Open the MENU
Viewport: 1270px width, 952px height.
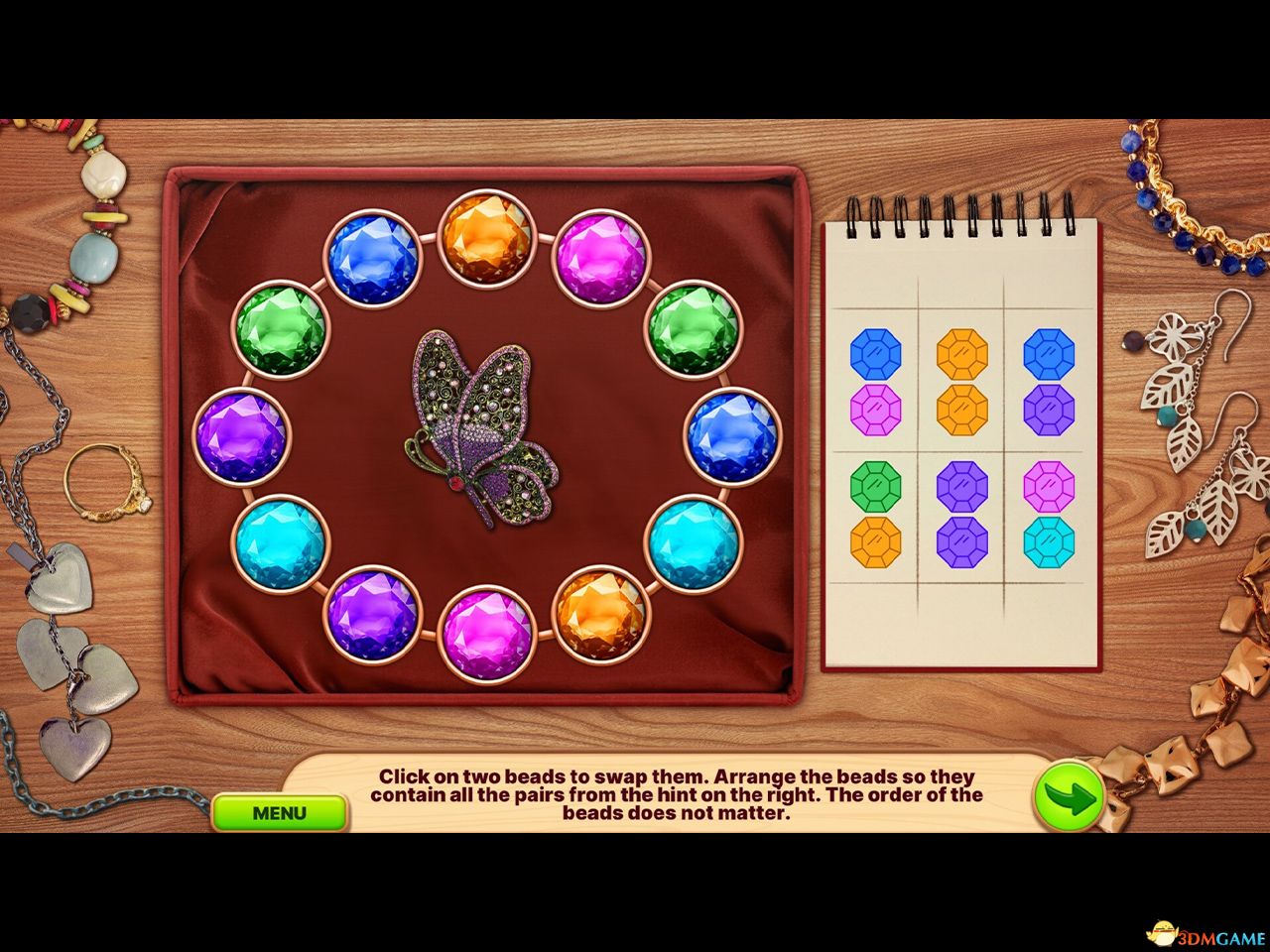283,813
